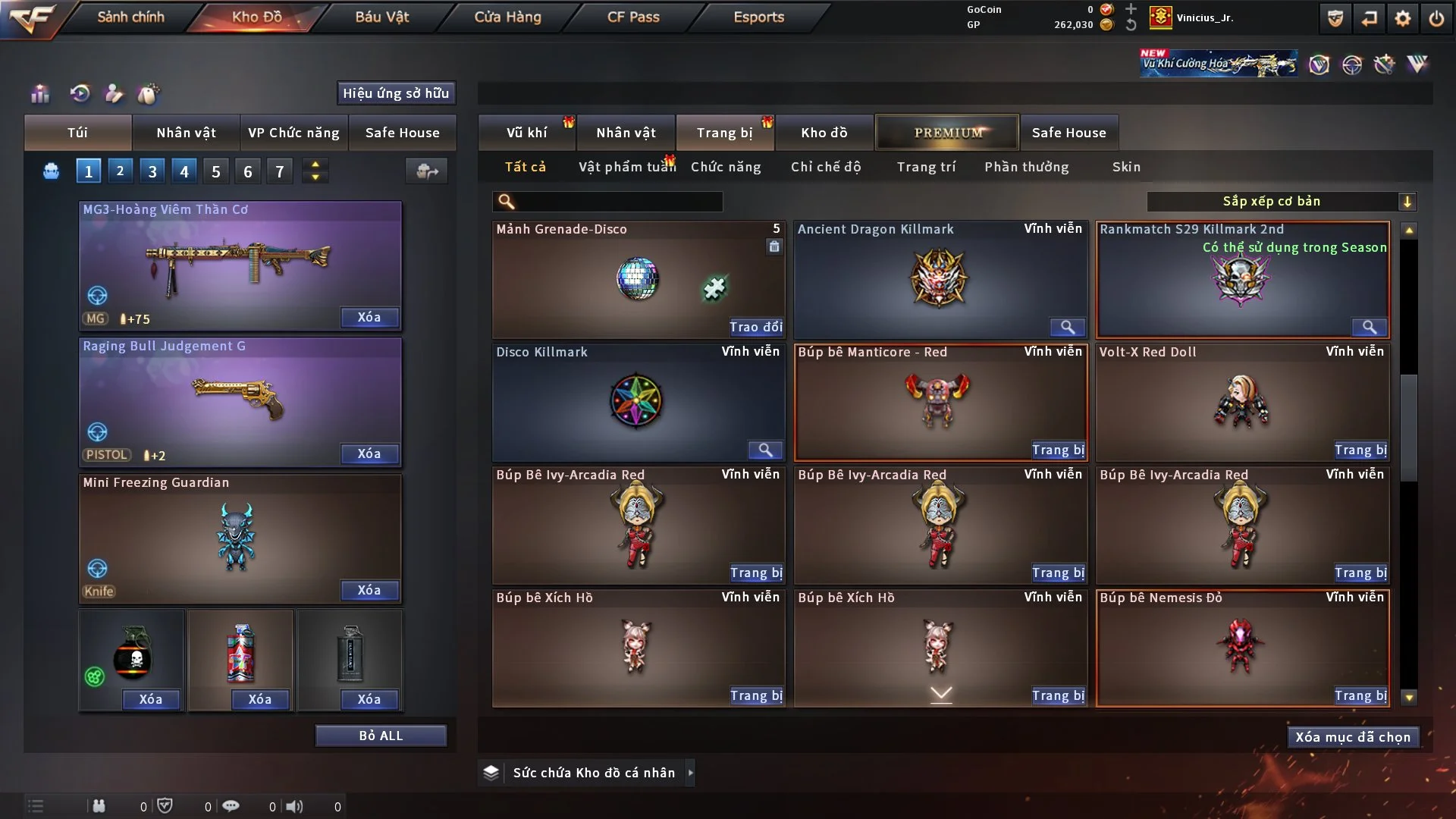Filter items by Skin category
This screenshot has height=819, width=1456.
click(1126, 167)
